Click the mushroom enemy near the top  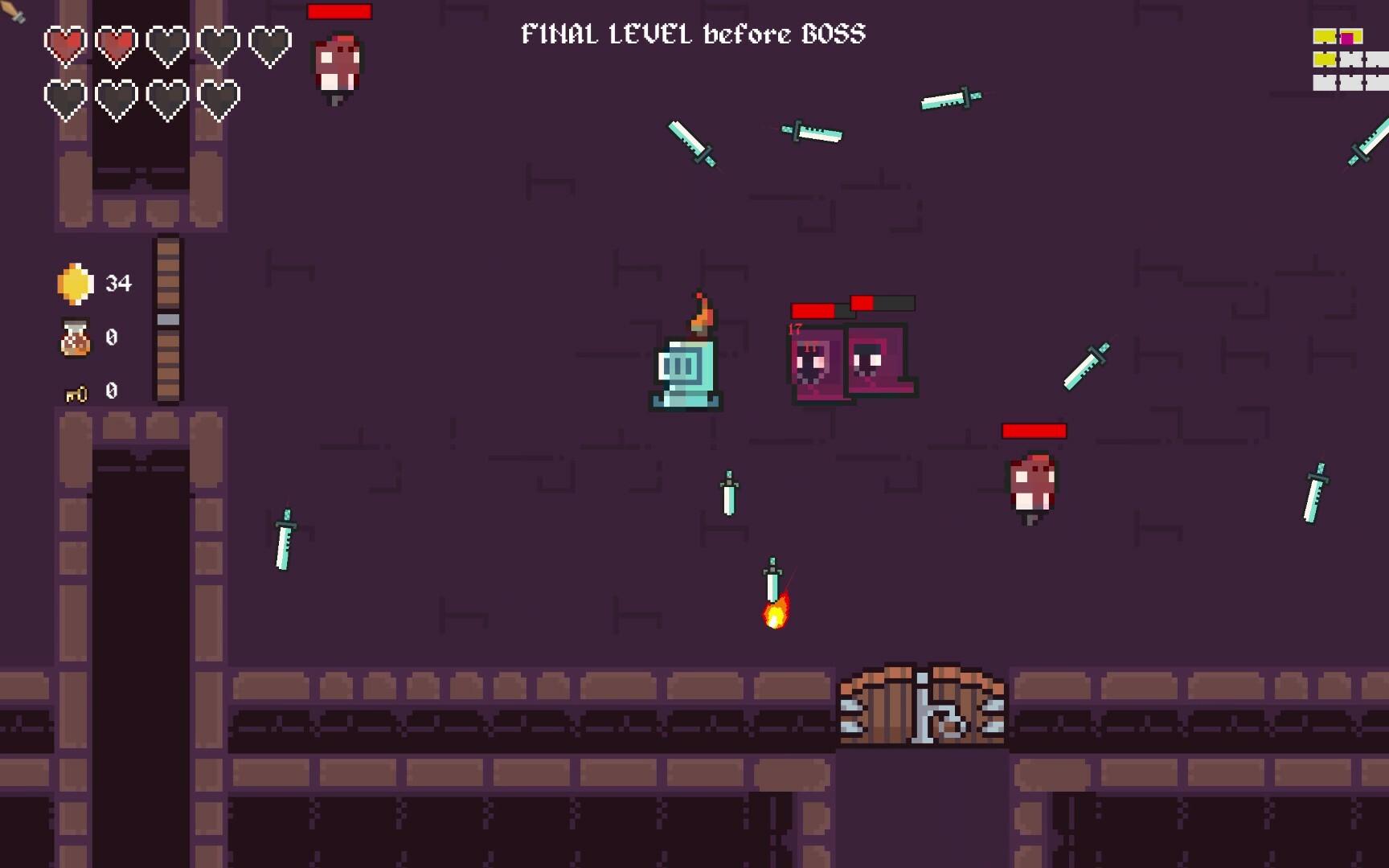point(338,64)
